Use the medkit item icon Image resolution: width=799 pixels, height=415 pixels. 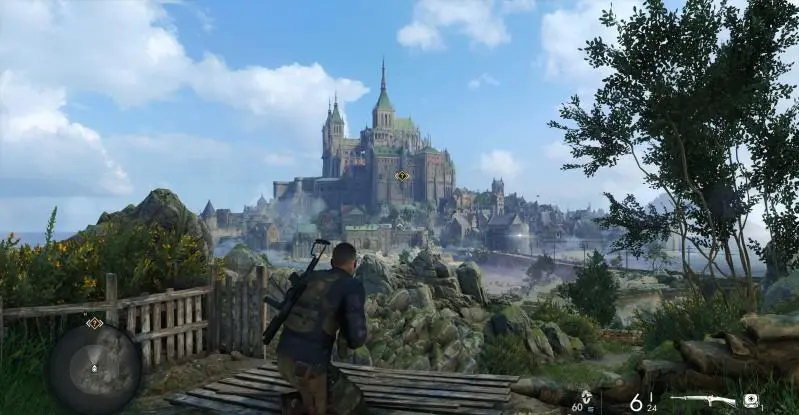750,401
